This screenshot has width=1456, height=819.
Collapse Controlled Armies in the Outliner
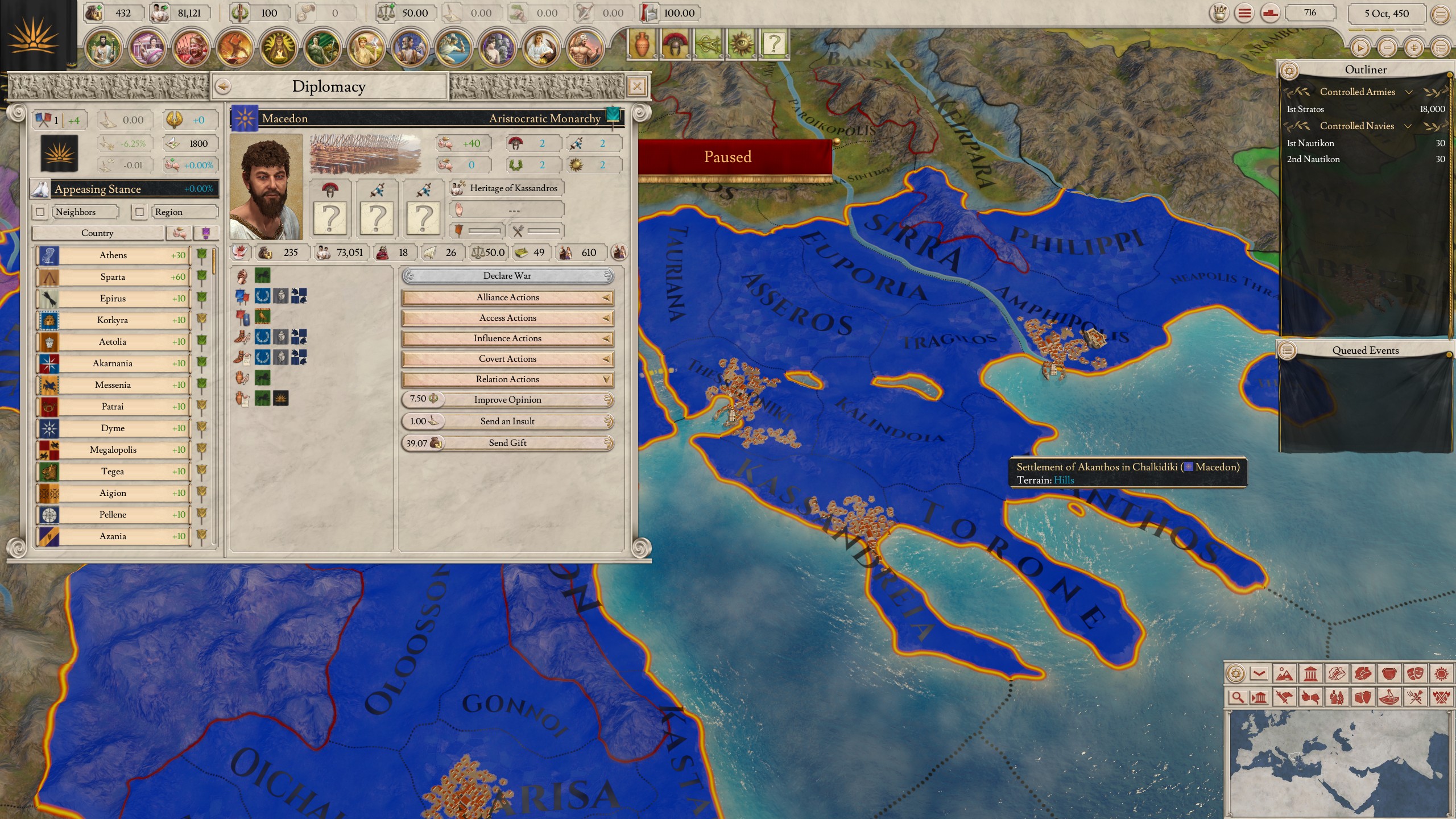(x=1409, y=92)
